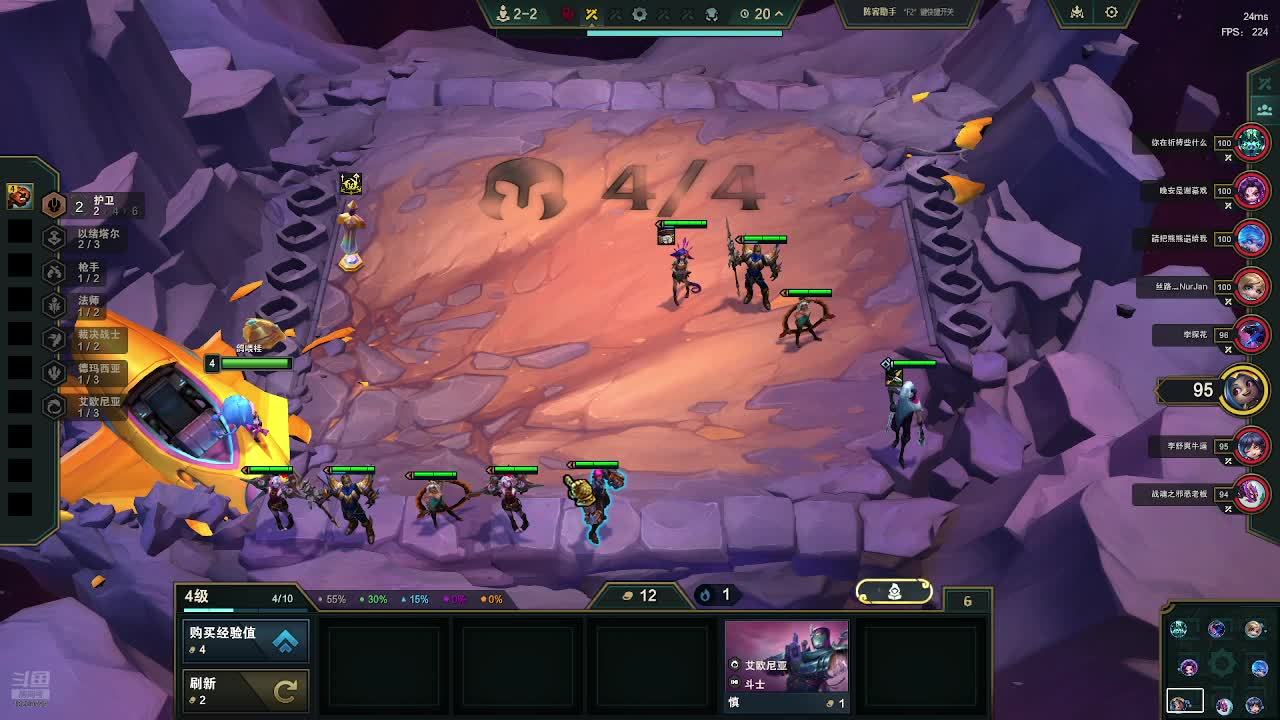Show the 法师 trait details
Viewport: 1280px width, 720px height.
[x=55, y=305]
